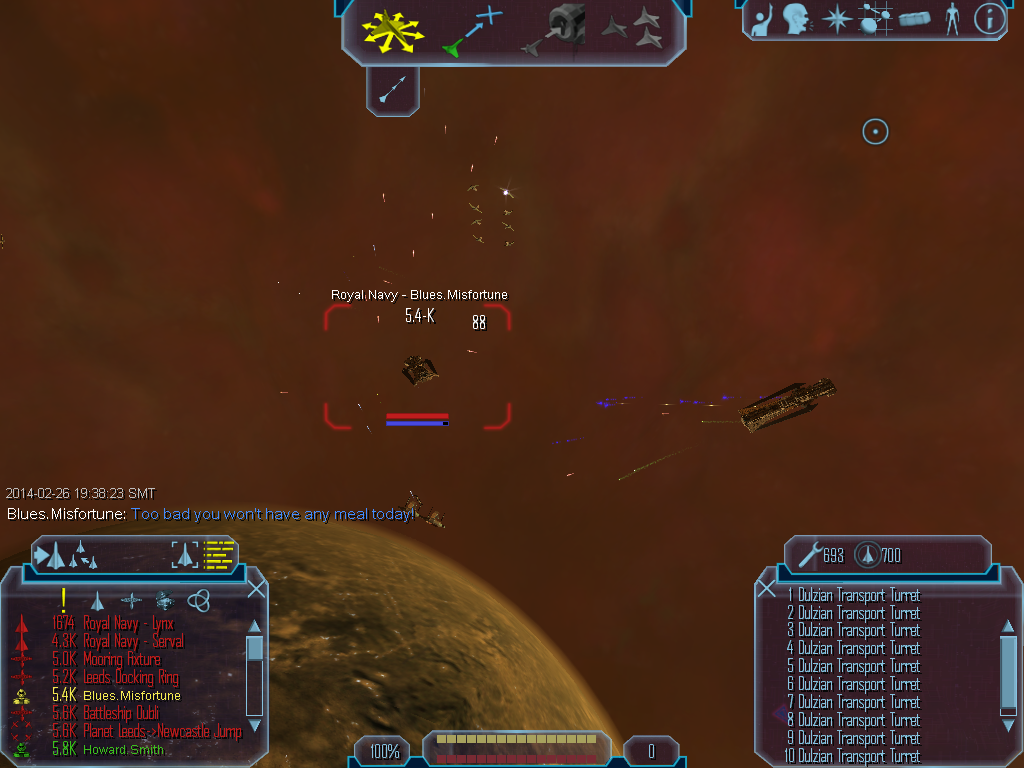
Task: Close the weapons list panel
Action: pyautogui.click(x=767, y=588)
